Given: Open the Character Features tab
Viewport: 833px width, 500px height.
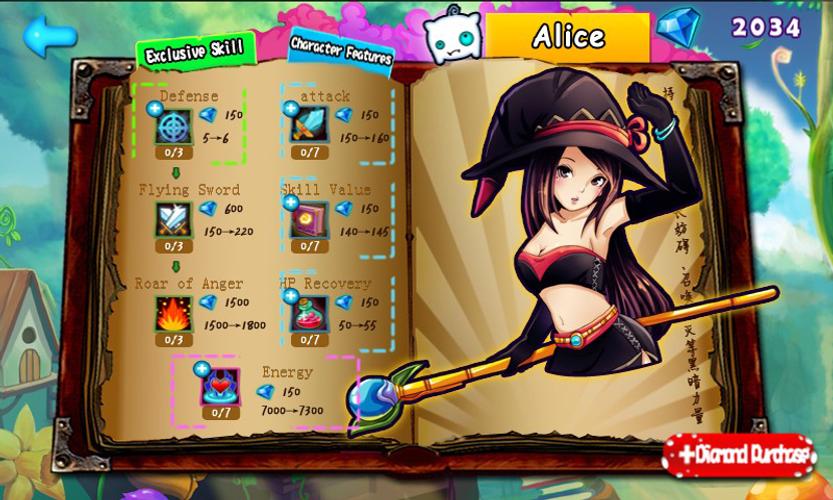Looking at the screenshot, I should click(x=341, y=50).
